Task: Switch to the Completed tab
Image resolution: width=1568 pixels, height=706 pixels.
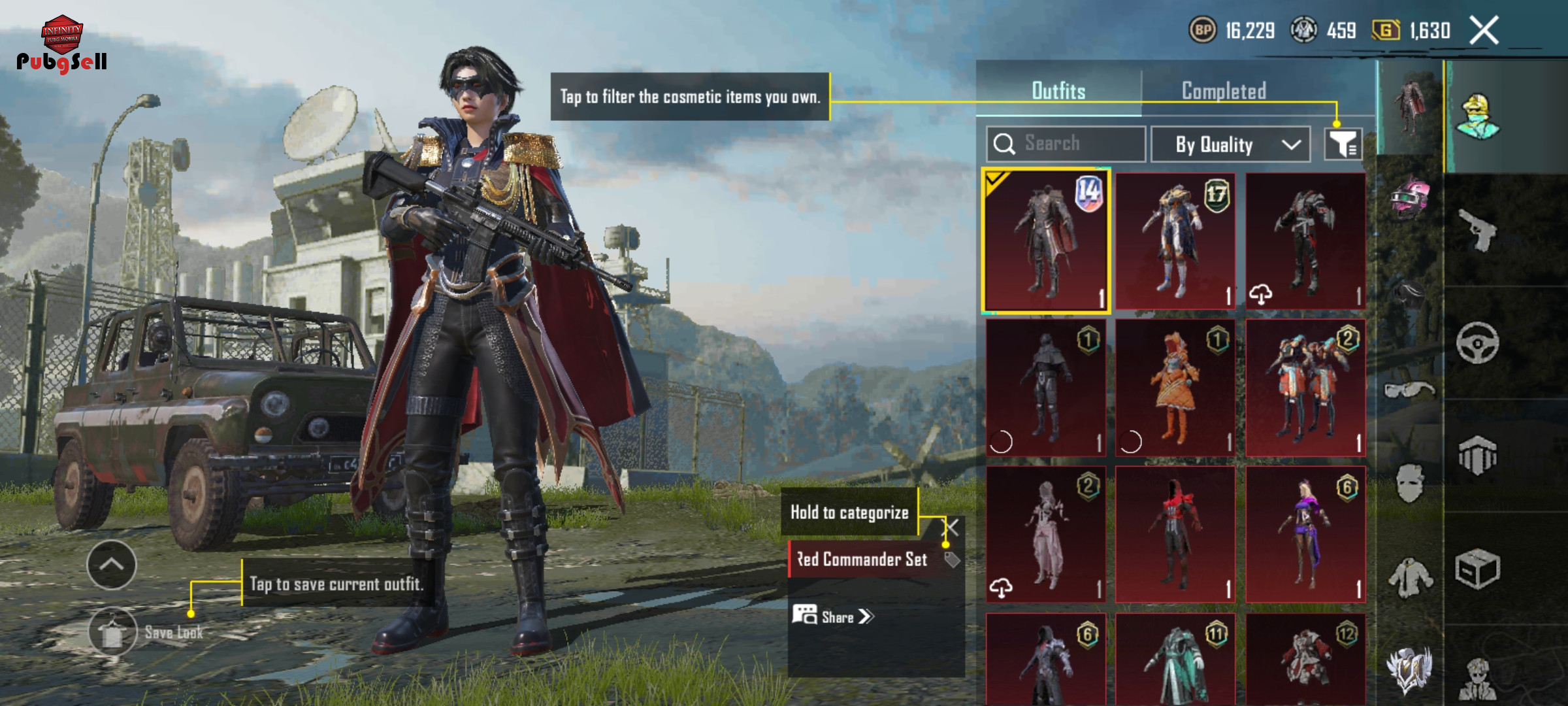Action: (x=1224, y=91)
